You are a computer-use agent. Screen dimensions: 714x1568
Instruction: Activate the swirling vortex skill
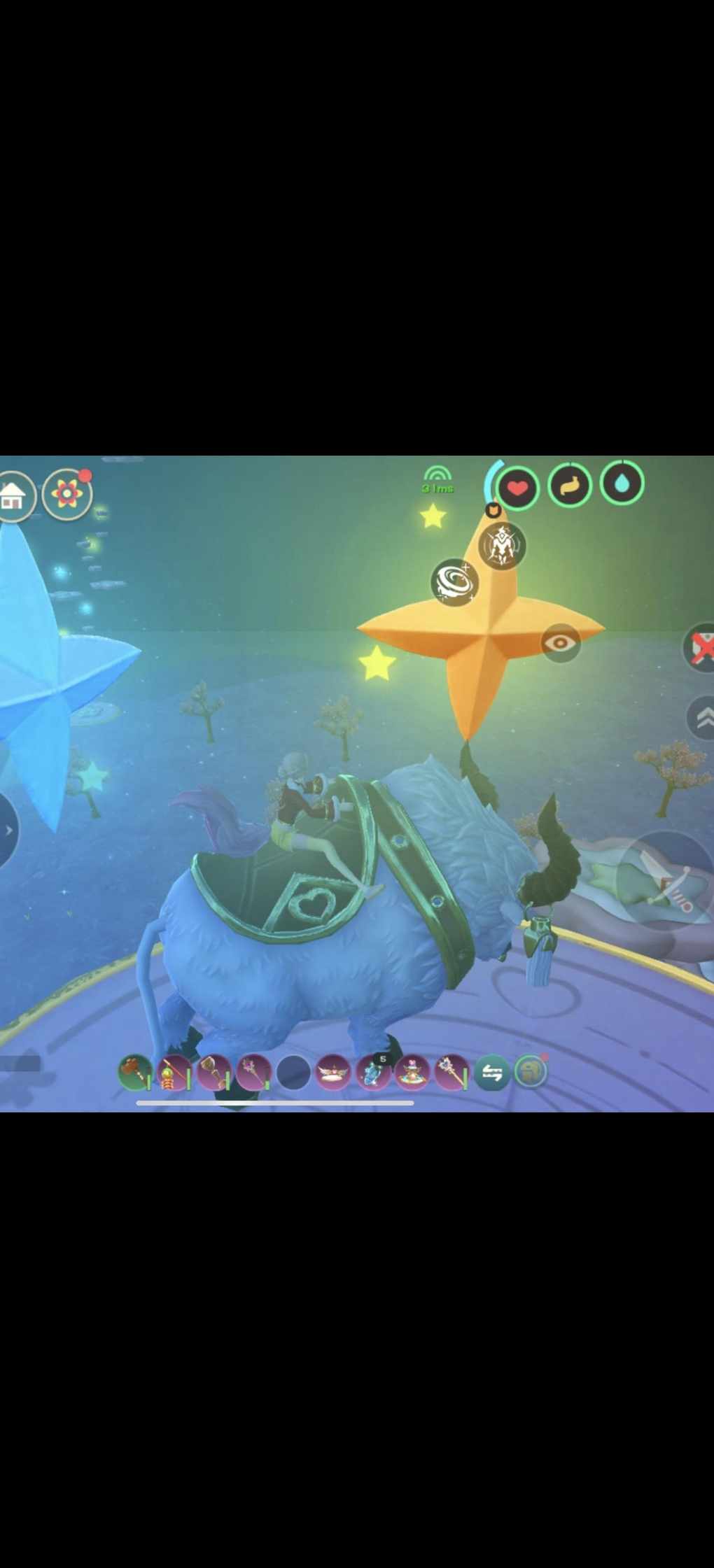coord(455,581)
